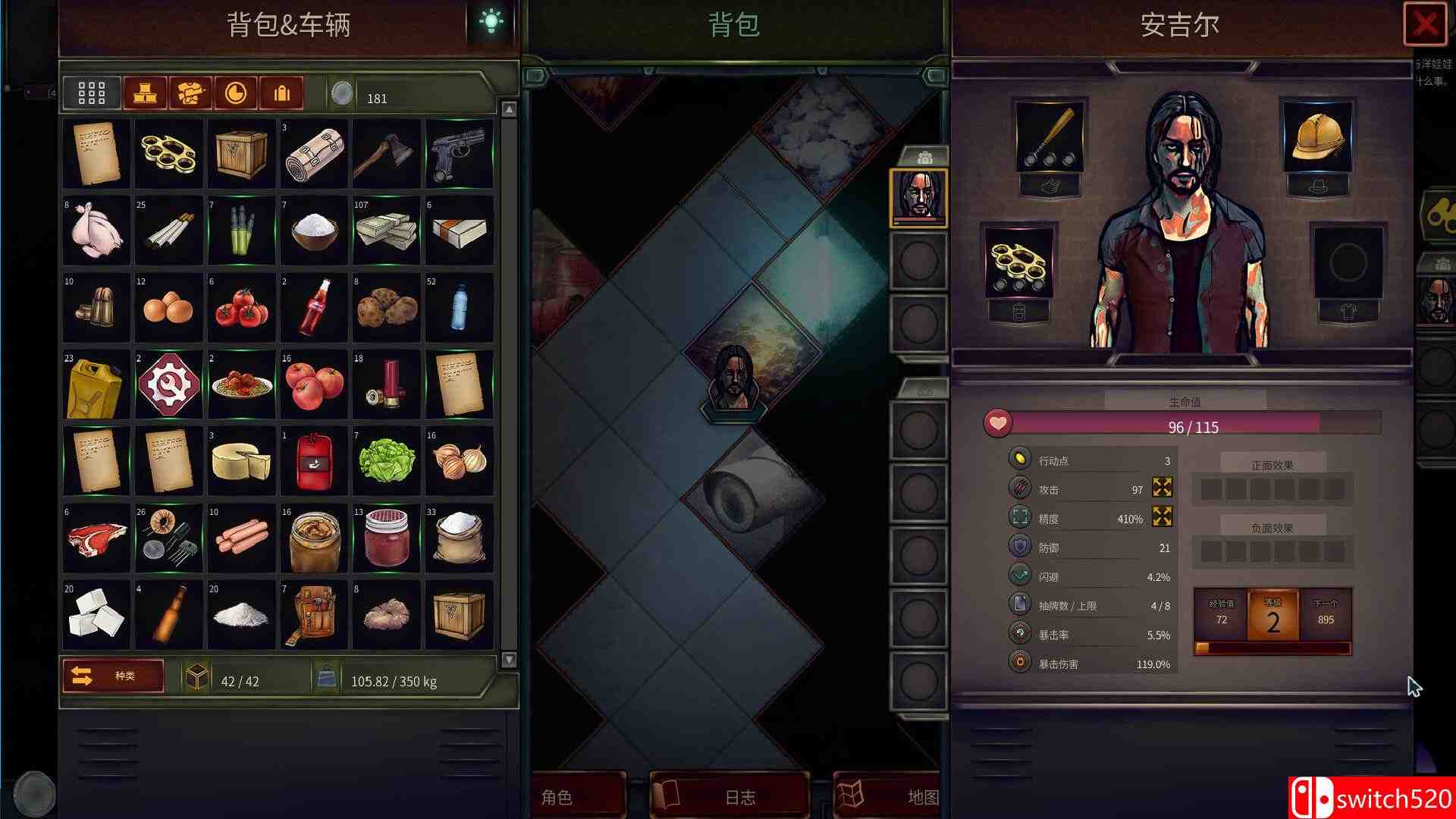Filter inventory by equipment and weapons icon
Viewport: 1456px width, 819px height.
190,93
